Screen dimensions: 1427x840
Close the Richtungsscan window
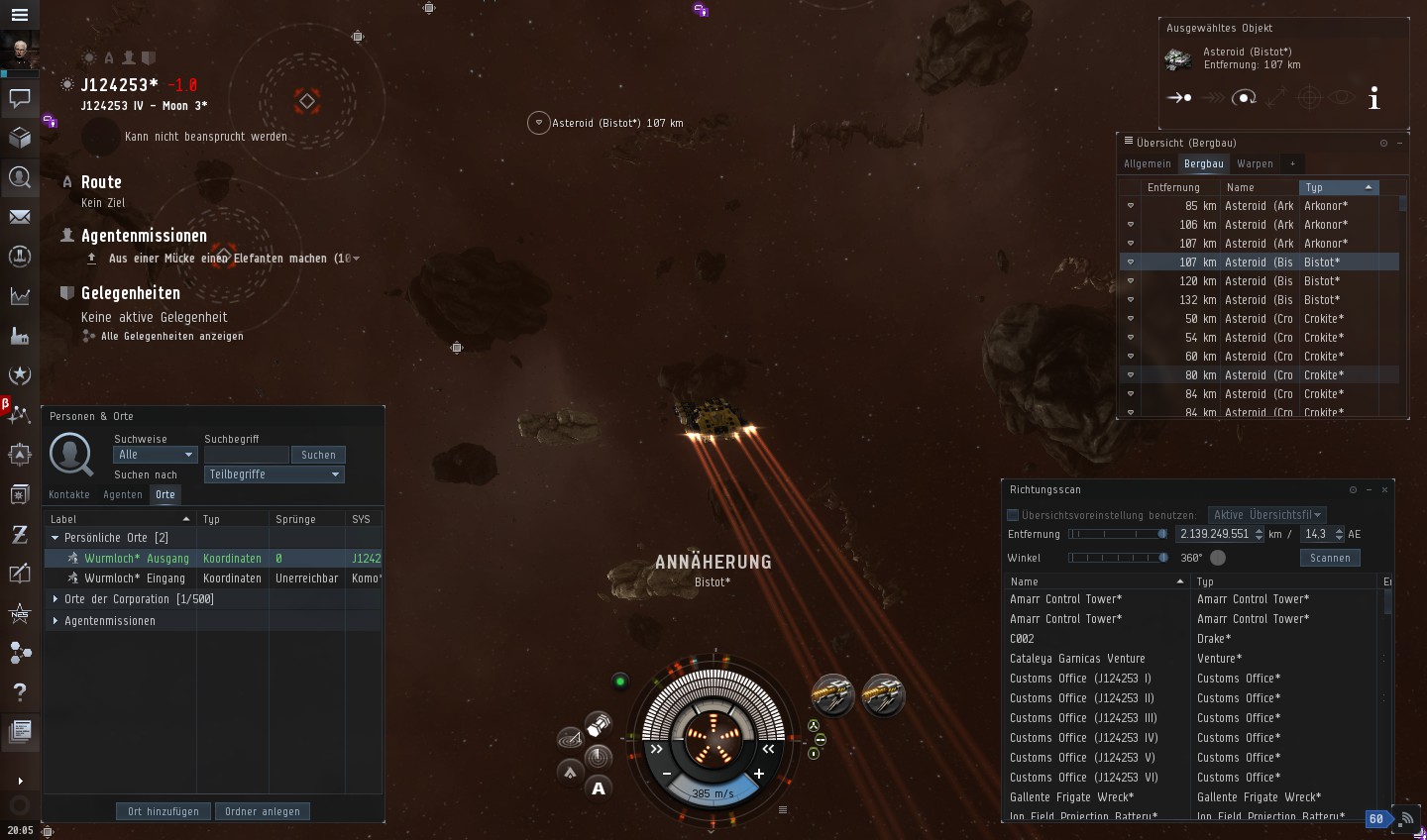point(1384,489)
